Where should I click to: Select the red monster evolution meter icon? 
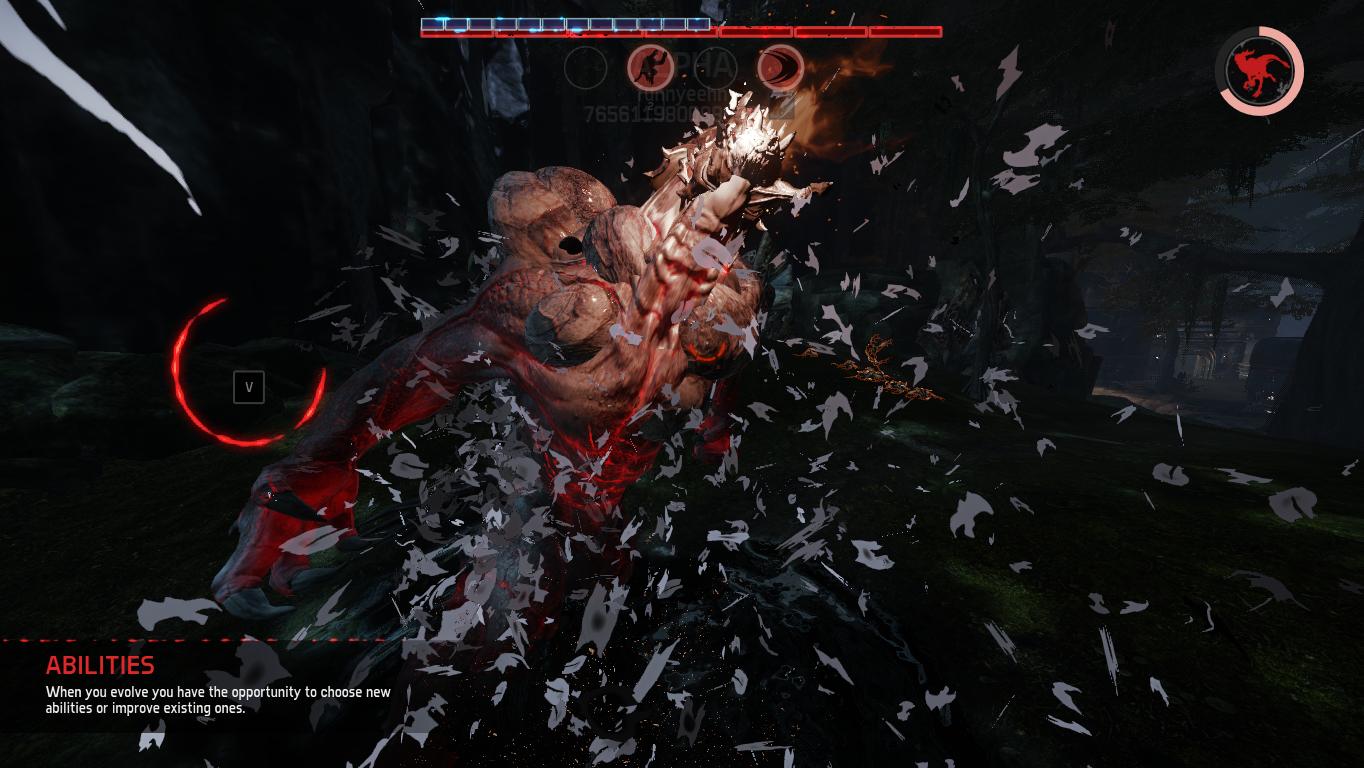1259,70
